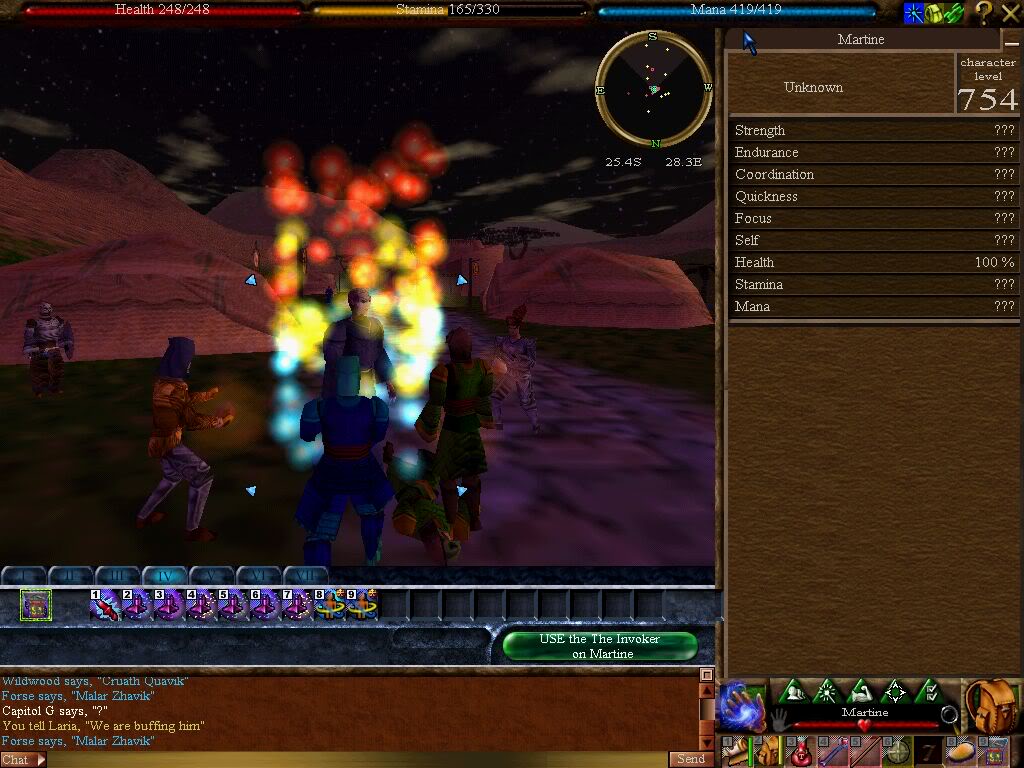The width and height of the screenshot is (1024, 768).
Task: Send the chat message
Action: 691,759
